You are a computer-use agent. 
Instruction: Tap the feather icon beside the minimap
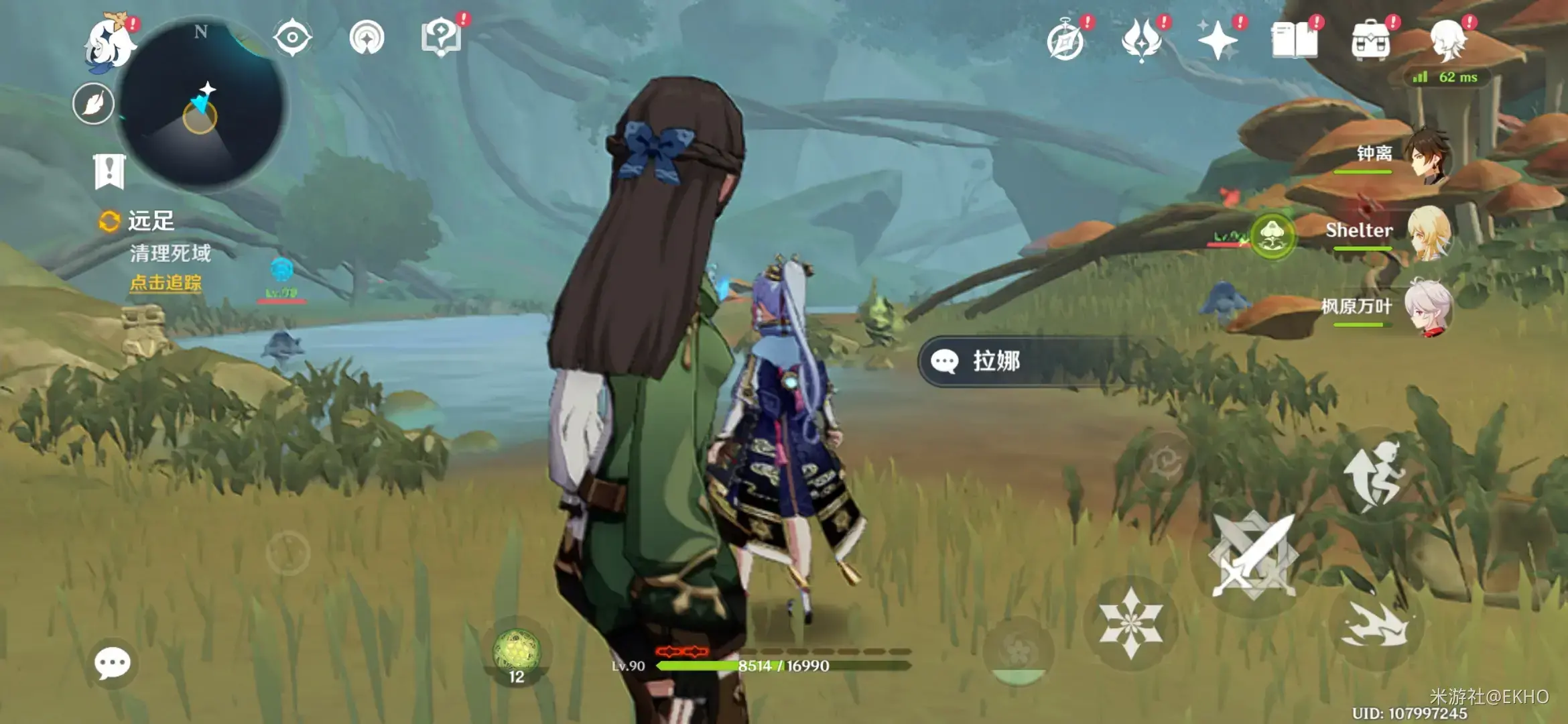point(93,104)
